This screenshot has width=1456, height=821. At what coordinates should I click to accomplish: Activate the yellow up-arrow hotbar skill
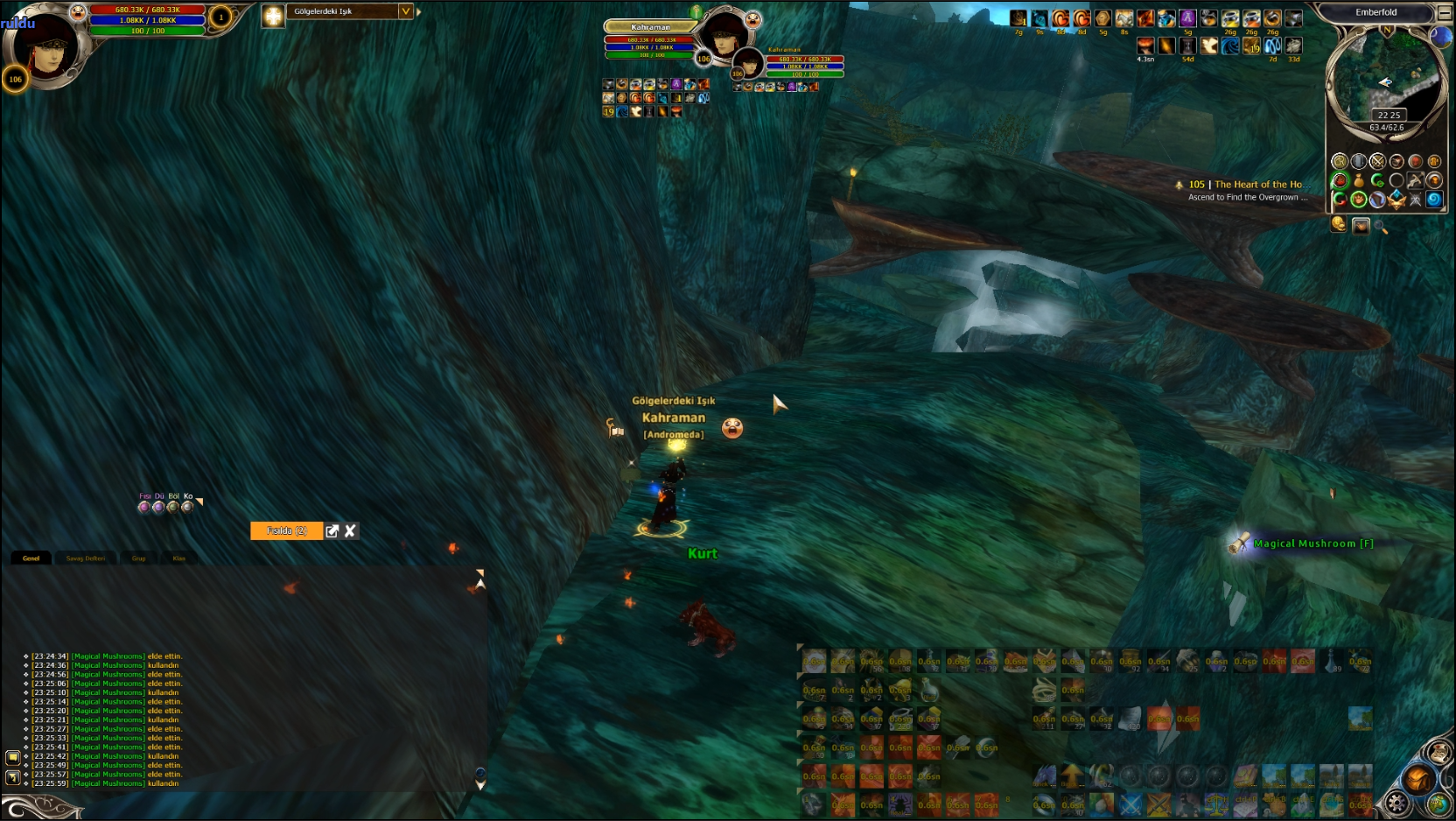[x=1073, y=775]
